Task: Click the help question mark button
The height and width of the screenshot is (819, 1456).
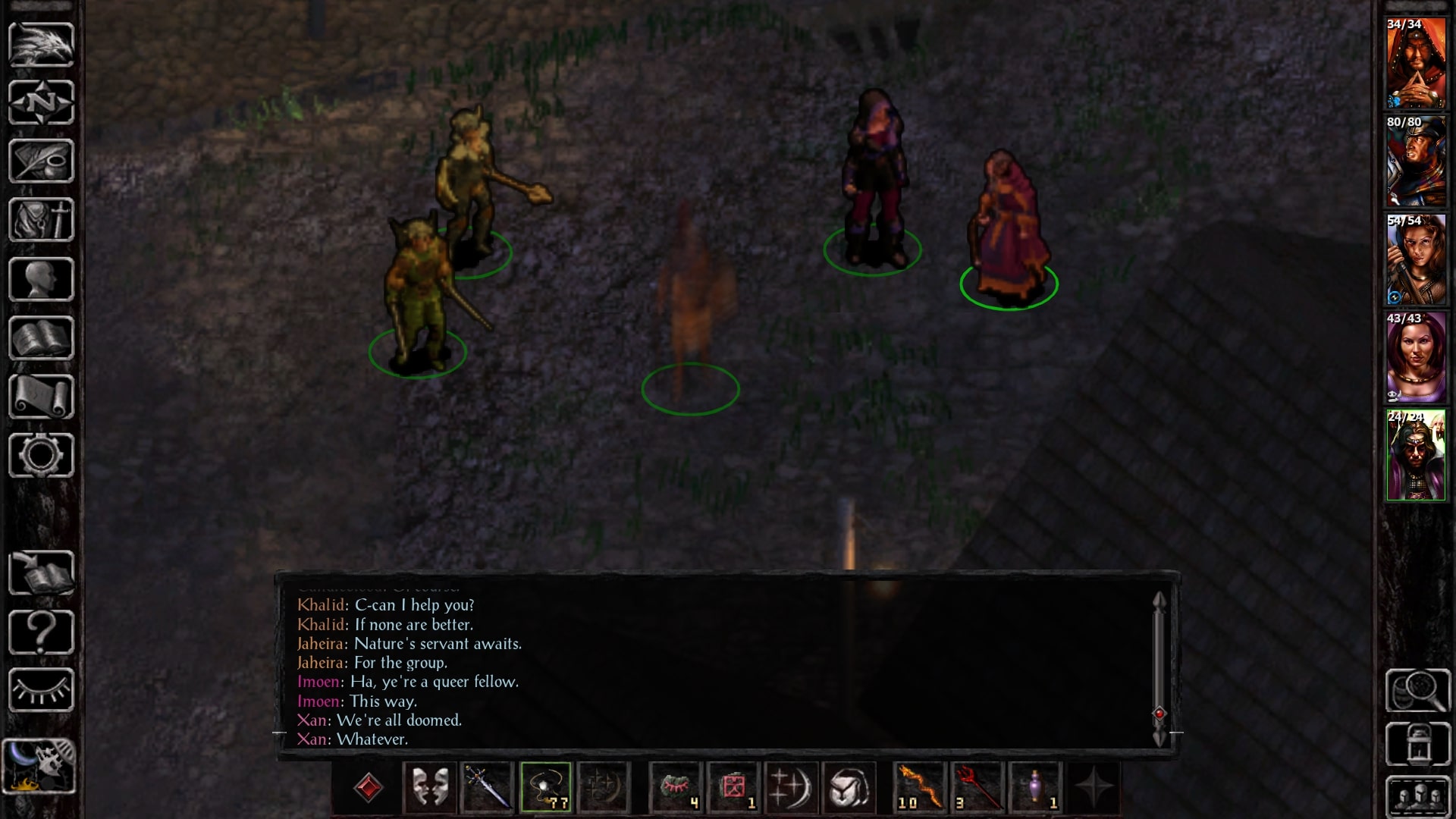Action: (41, 632)
